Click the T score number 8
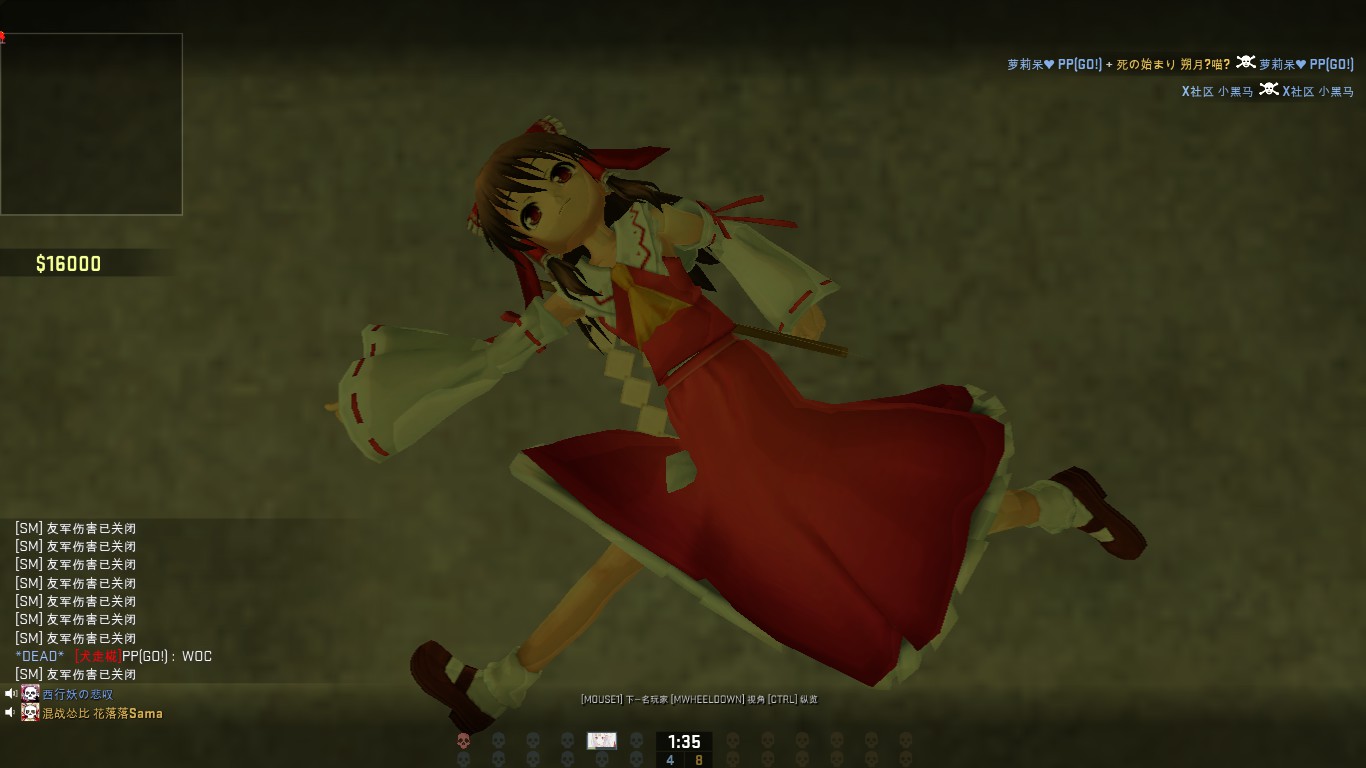1366x768 pixels. coord(700,760)
